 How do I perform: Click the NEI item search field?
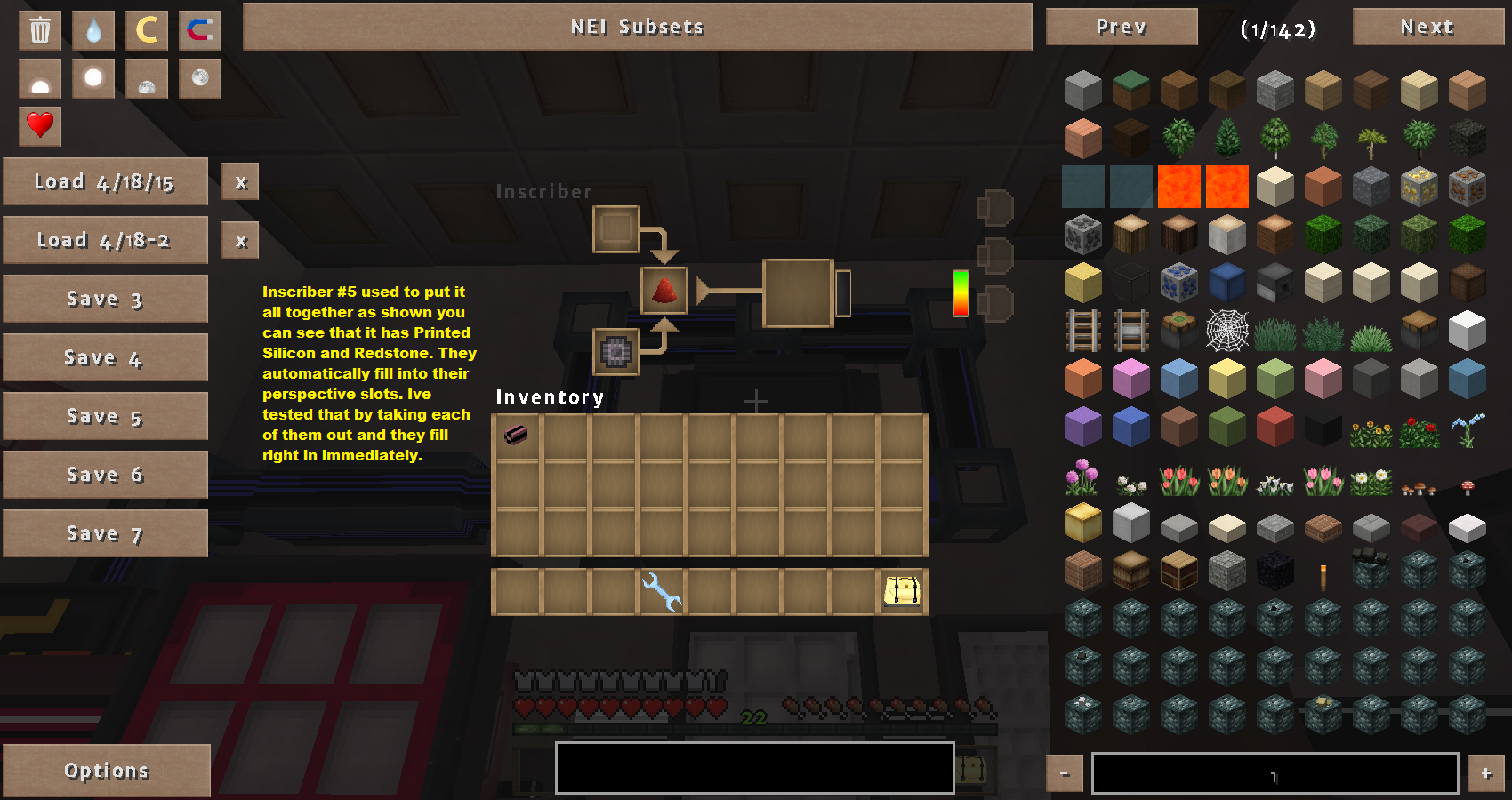point(754,767)
